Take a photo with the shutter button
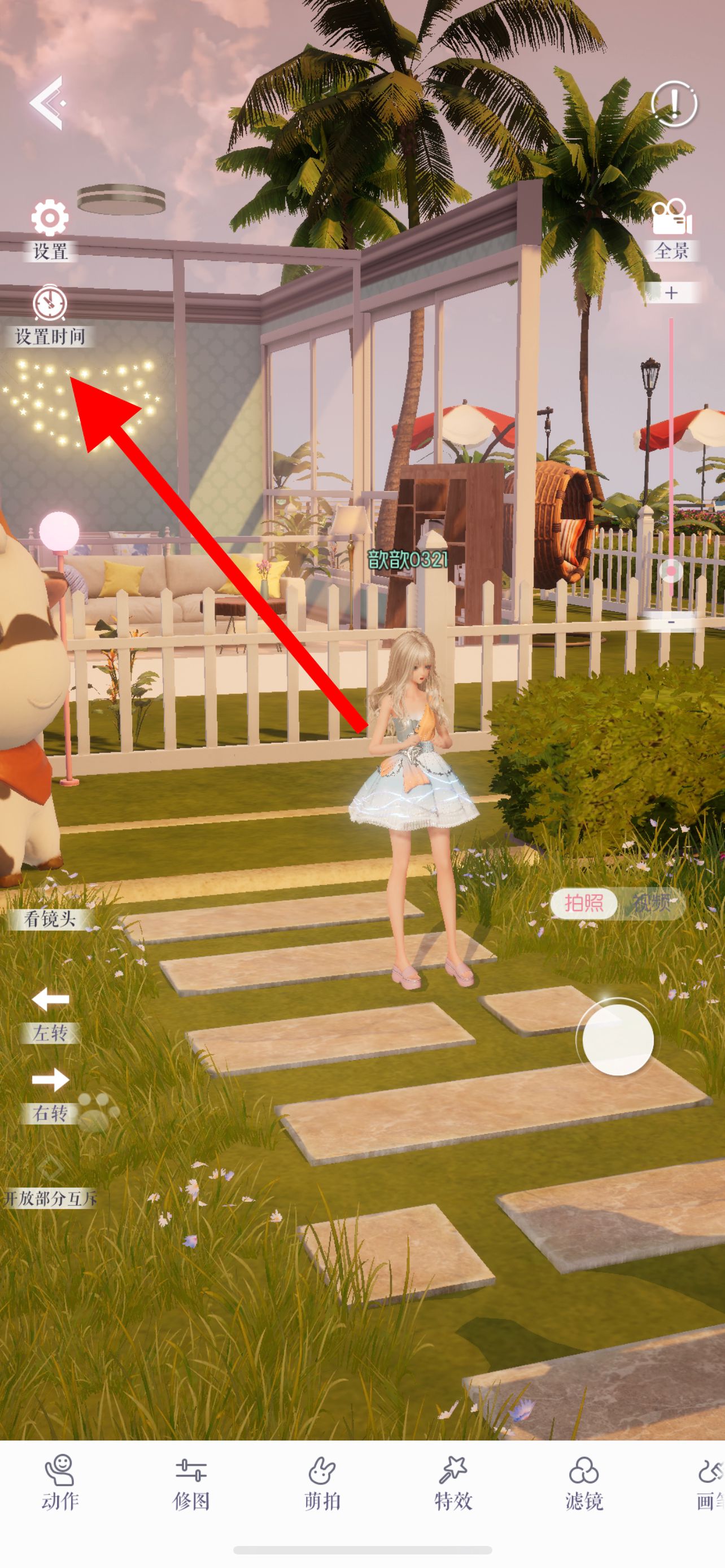725x1568 pixels. pyautogui.click(x=618, y=1040)
